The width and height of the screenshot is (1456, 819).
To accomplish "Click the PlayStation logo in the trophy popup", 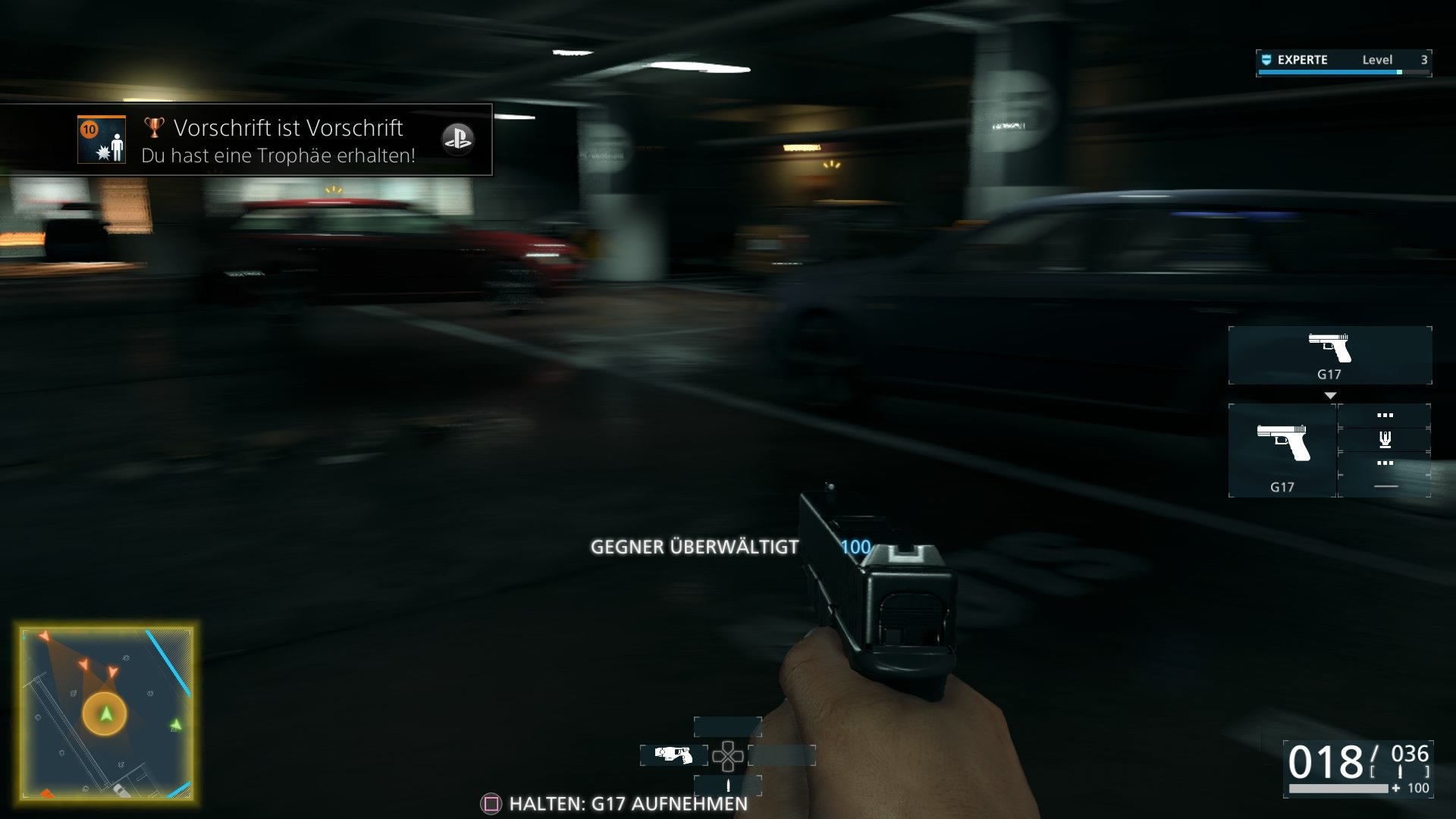I will (x=460, y=140).
